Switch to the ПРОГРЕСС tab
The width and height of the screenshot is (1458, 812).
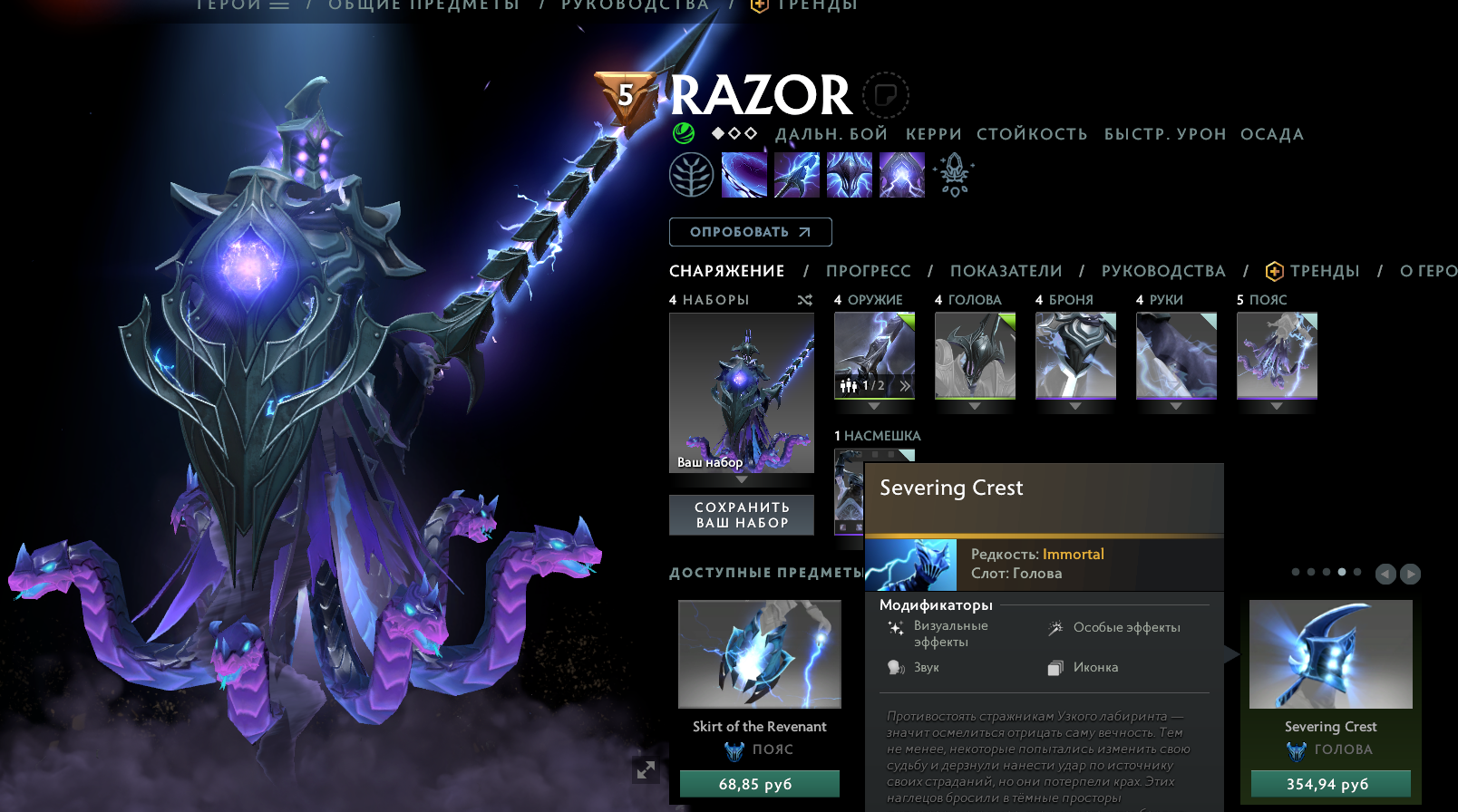click(868, 270)
